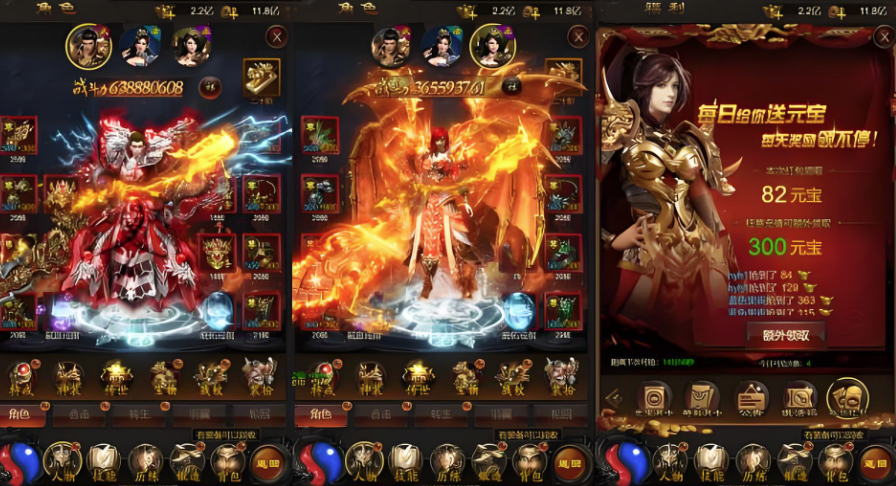The height and width of the screenshot is (486, 896).
Task: Select the male warrior portrait above power 638880608
Action: pos(89,45)
